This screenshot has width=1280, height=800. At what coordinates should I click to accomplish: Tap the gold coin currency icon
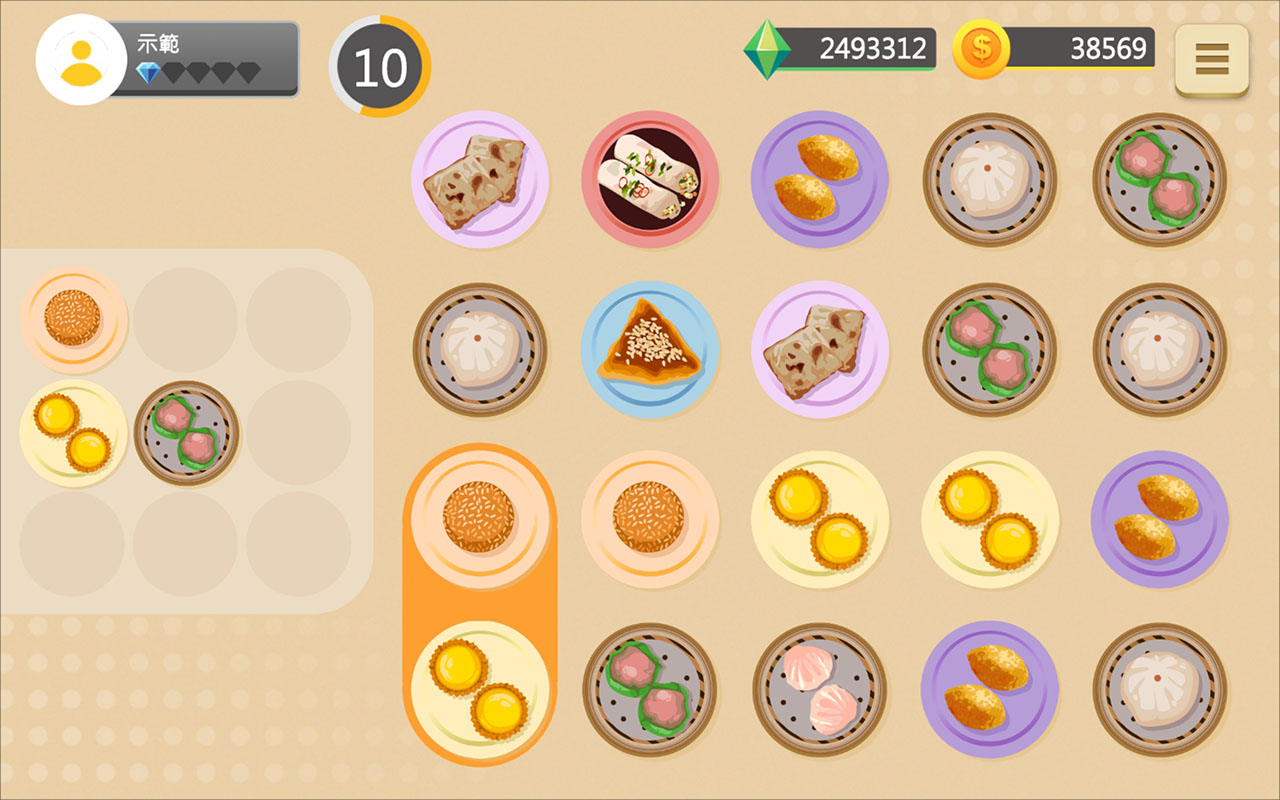[x=980, y=49]
